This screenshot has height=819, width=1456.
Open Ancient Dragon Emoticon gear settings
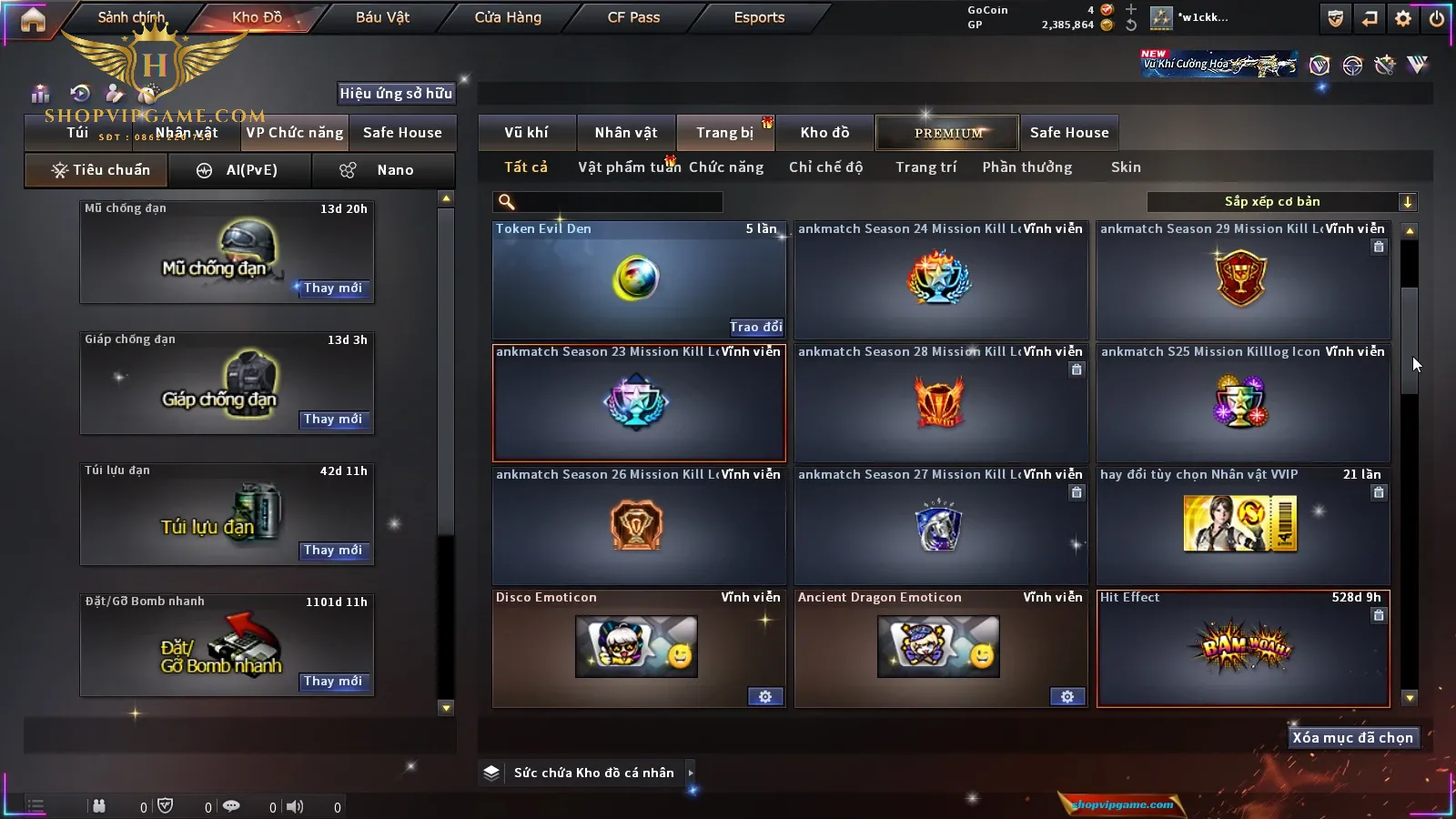tap(1067, 696)
